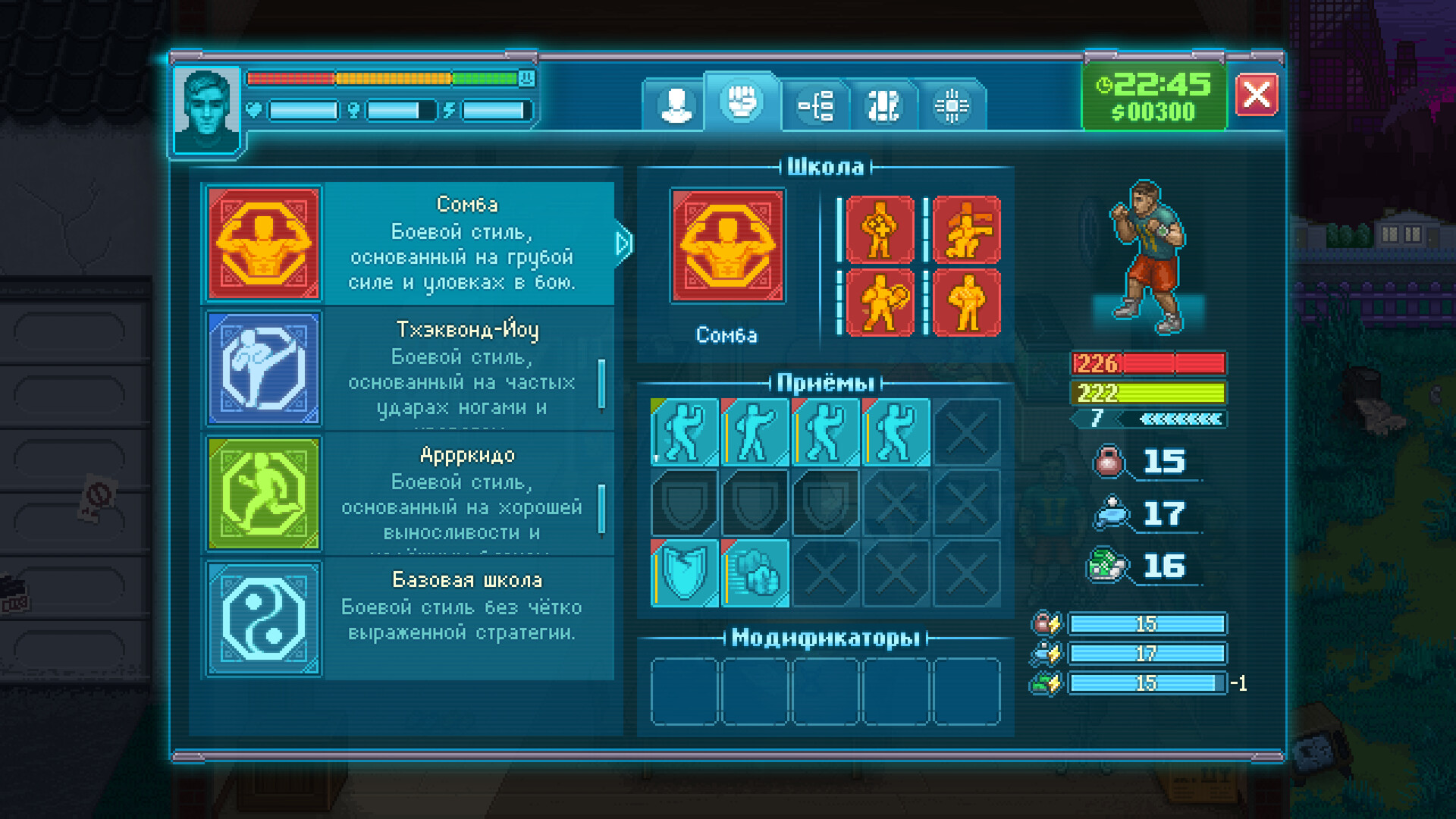This screenshot has height=819, width=1456.
Task: Click the player portrait
Action: click(x=206, y=111)
